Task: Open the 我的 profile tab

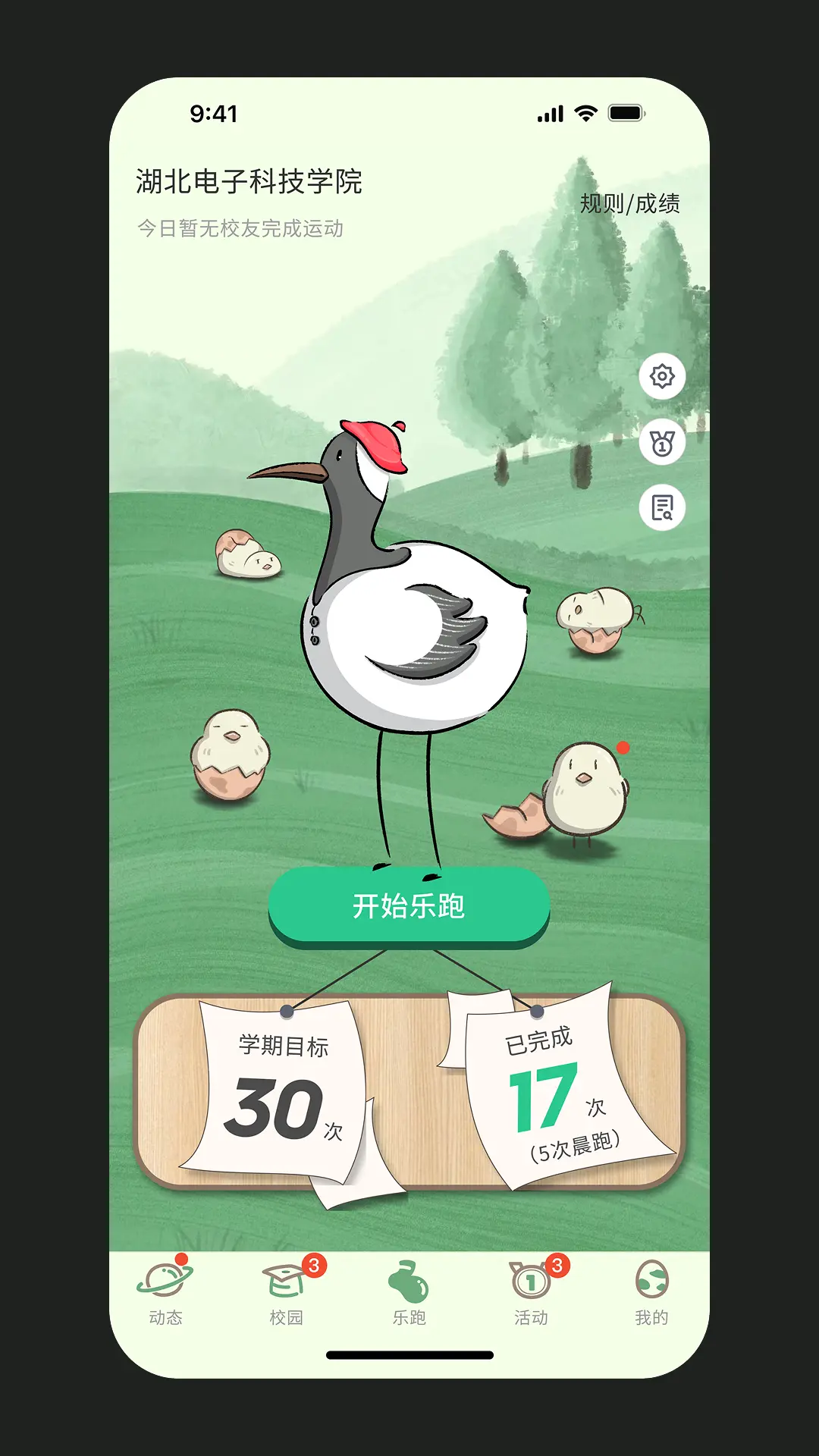Action: (651, 1293)
